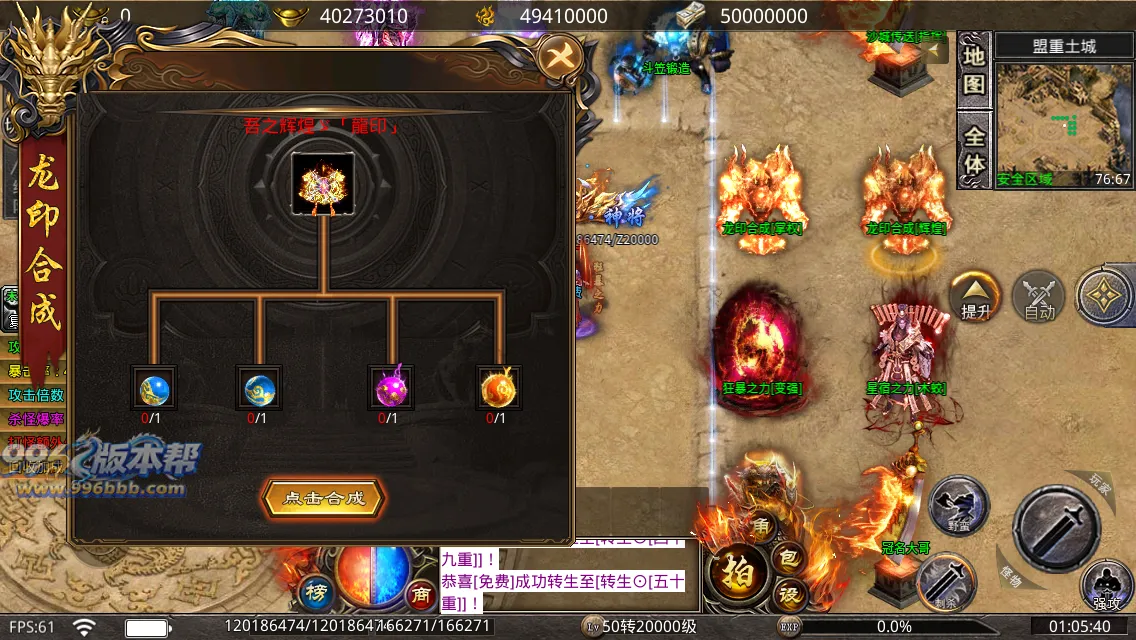Viewport: 1136px width, 640px height.
Task: Tap the 提升 upgrade button
Action: tap(976, 297)
